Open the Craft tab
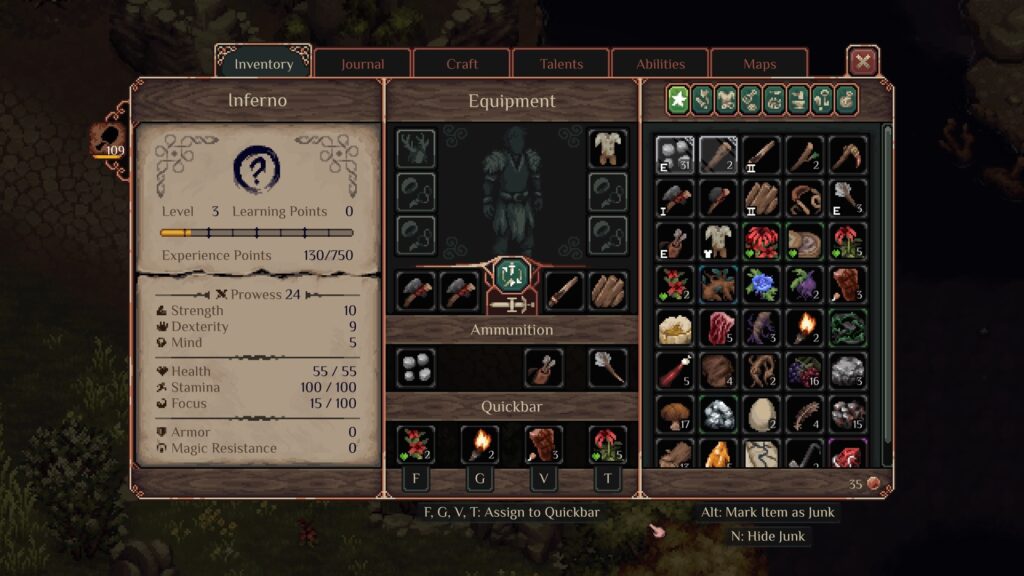This screenshot has width=1024, height=576. [462, 64]
